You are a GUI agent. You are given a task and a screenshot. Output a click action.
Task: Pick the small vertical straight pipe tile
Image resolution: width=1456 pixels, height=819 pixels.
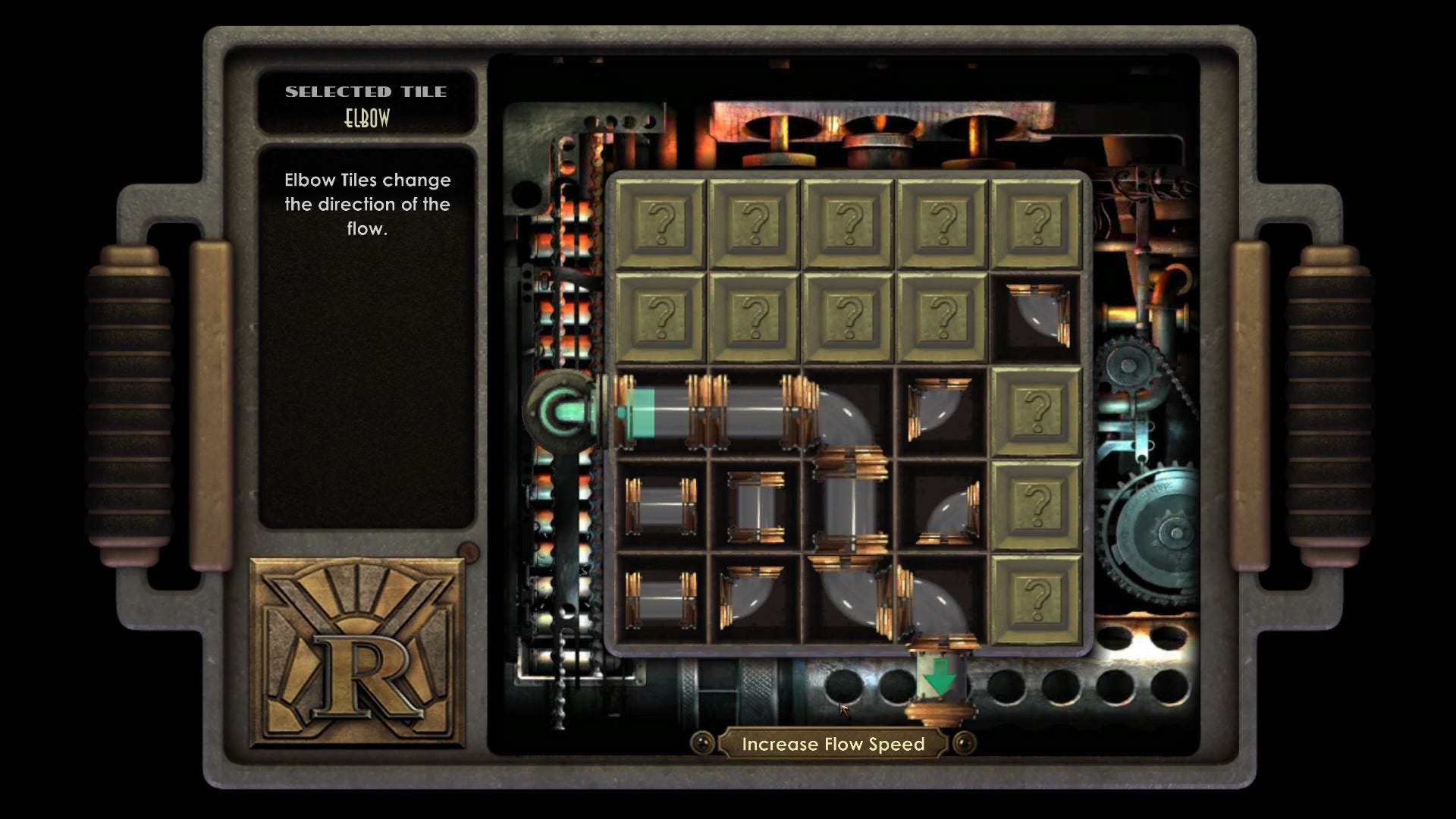(755, 507)
